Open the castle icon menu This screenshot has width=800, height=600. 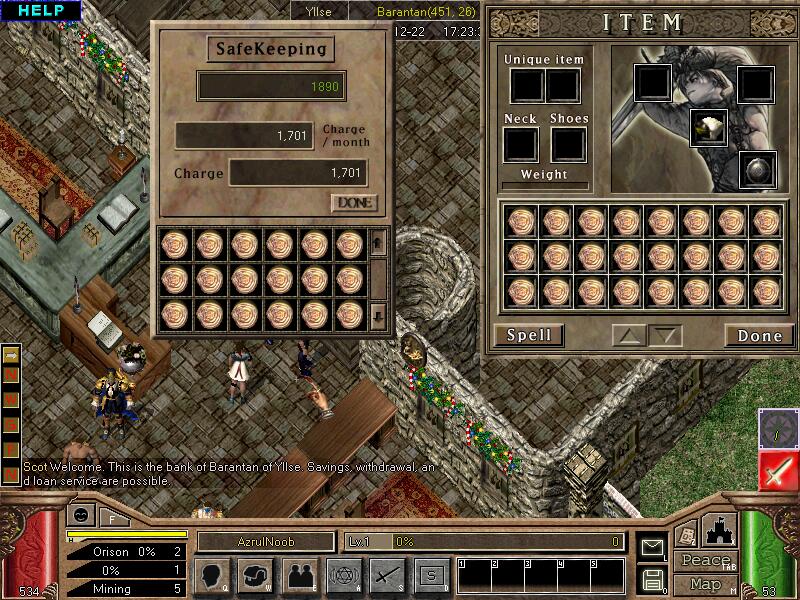(x=721, y=530)
